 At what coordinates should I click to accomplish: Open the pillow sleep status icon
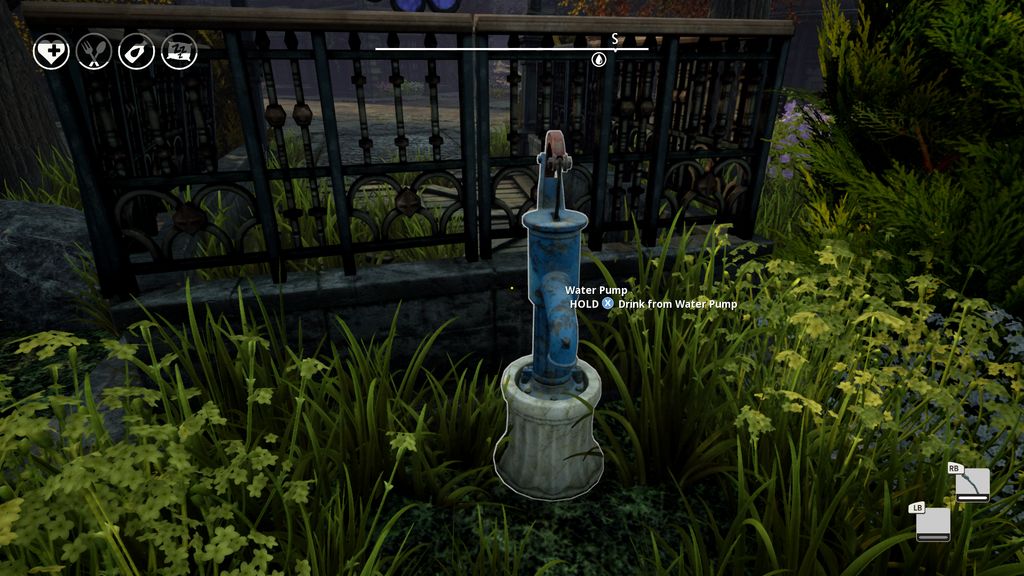click(179, 52)
